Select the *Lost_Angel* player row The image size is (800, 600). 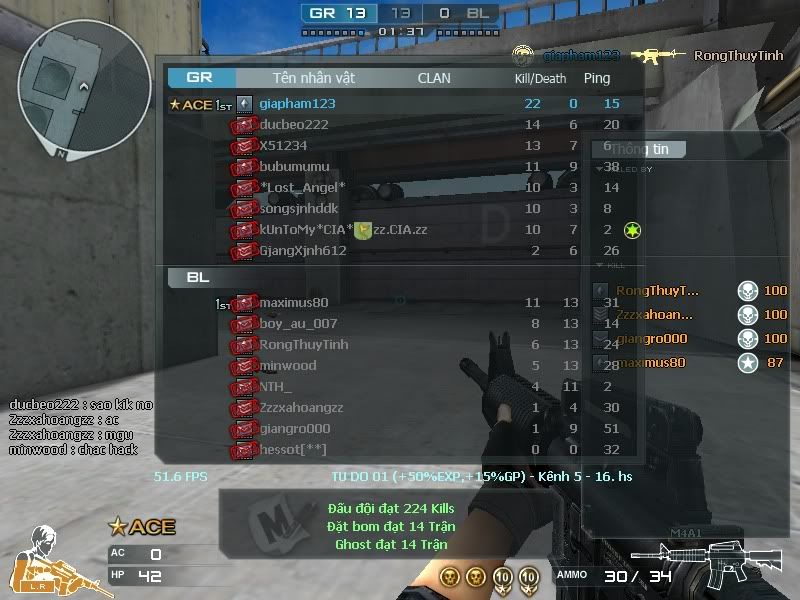(x=302, y=188)
